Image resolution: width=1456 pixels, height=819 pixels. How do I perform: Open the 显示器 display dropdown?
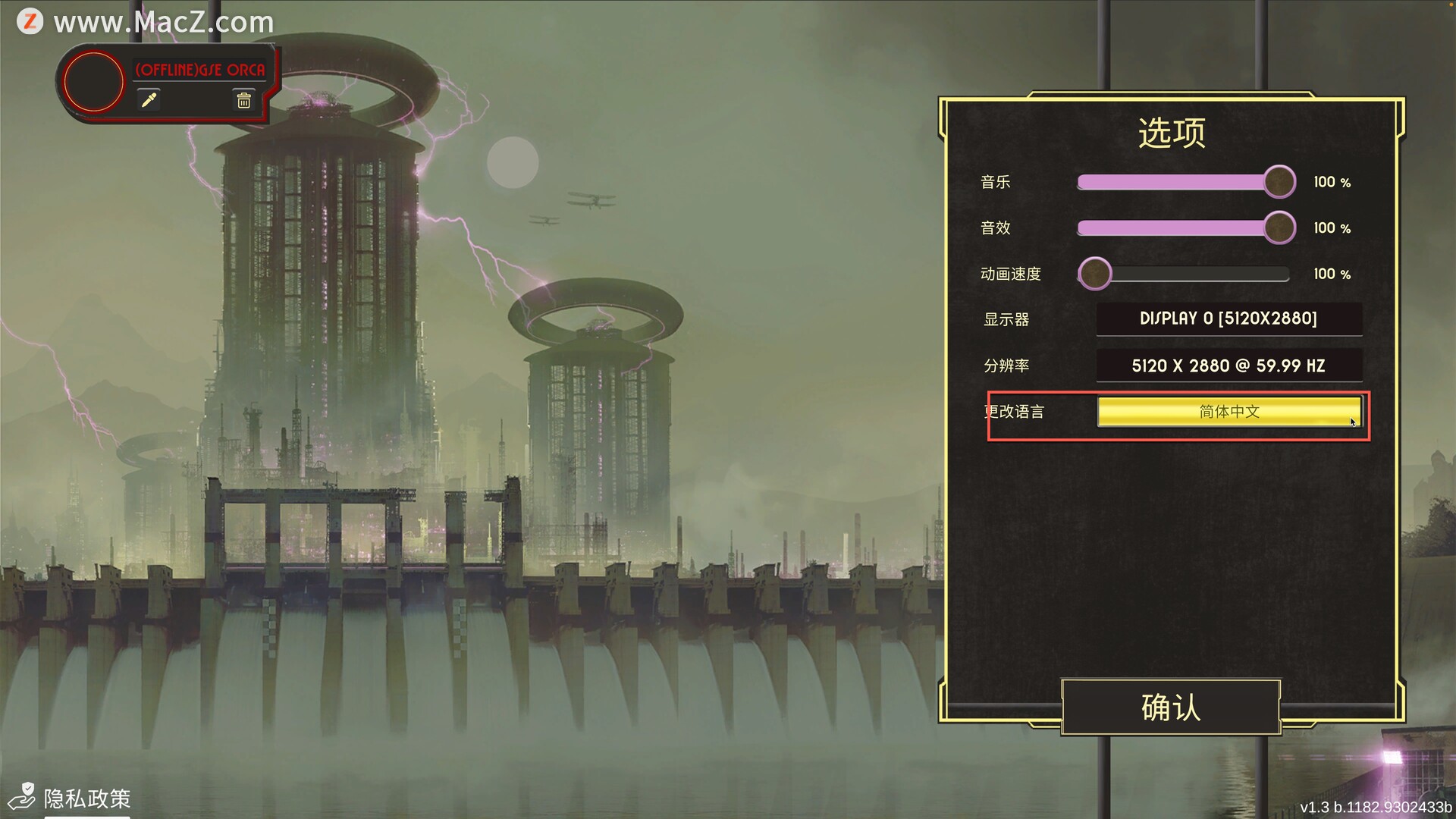1228,319
